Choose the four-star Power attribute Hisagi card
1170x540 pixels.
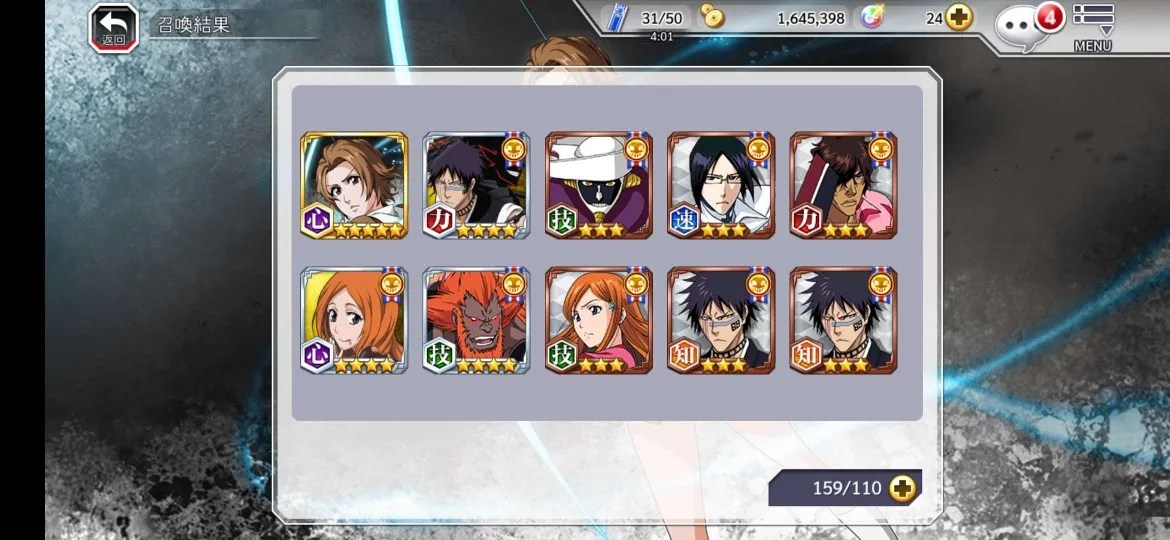point(476,185)
